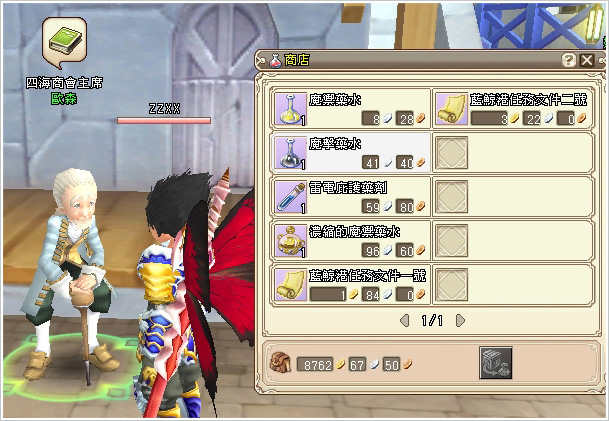Click the grey machine button in shop footer
Viewport: 609px width, 421px height.
(x=496, y=362)
